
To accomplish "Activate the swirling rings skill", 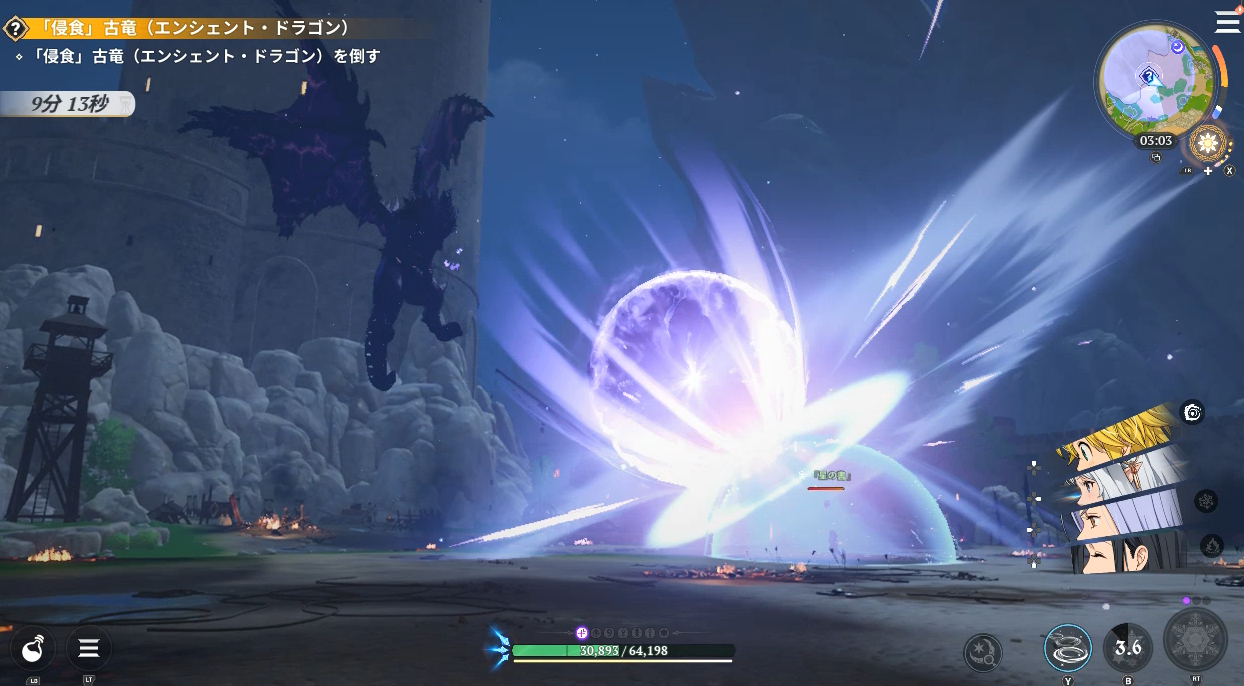I will click(1067, 648).
